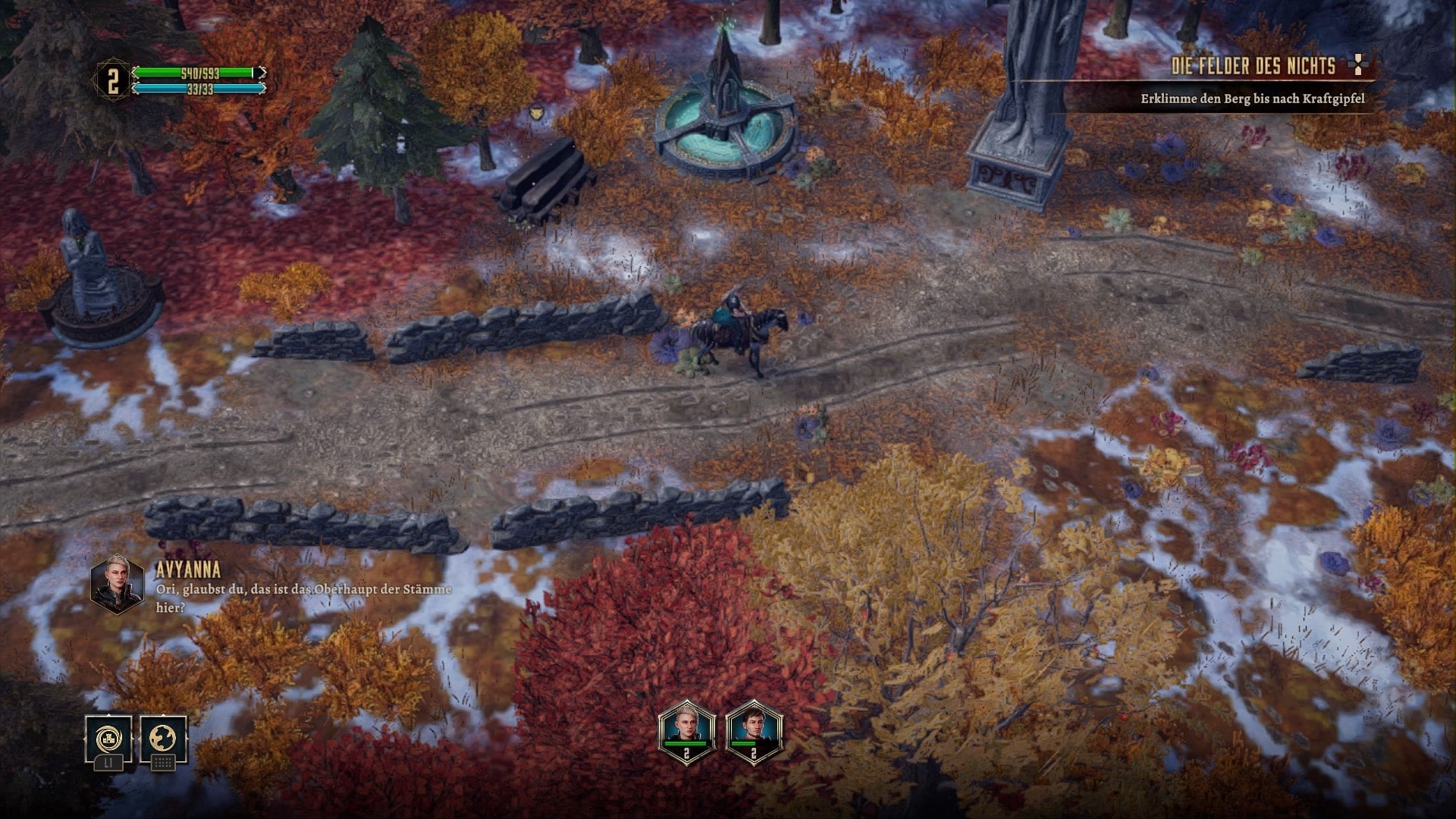Select the blonde-haired party member portrait
Screen dimensions: 1456x819
(686, 730)
